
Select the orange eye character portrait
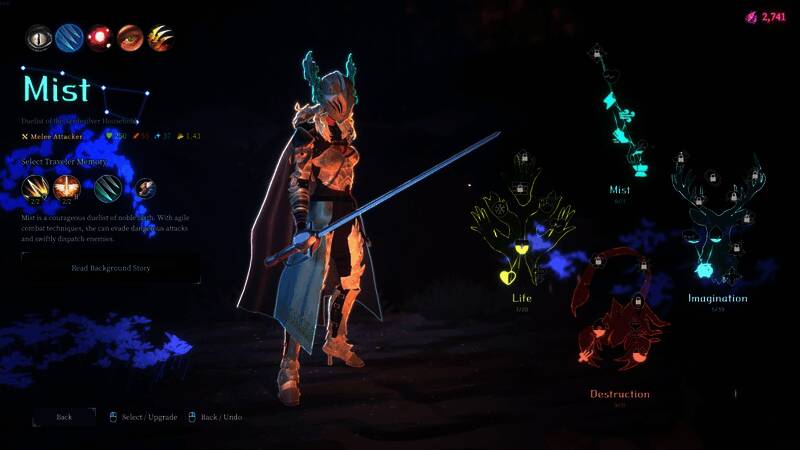pos(130,38)
